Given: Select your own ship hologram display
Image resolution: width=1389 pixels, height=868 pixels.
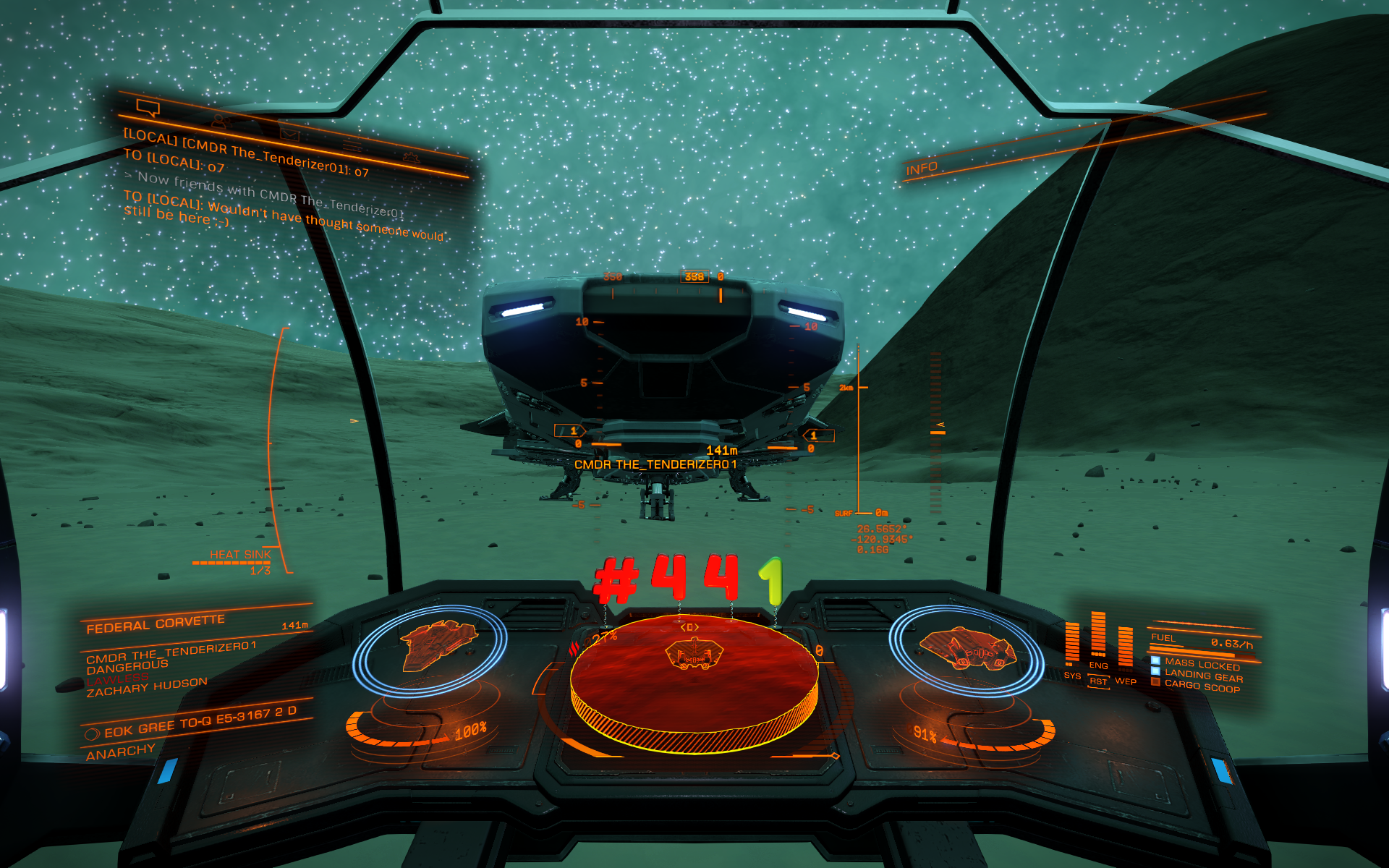Looking at the screenshot, I should point(967,647).
